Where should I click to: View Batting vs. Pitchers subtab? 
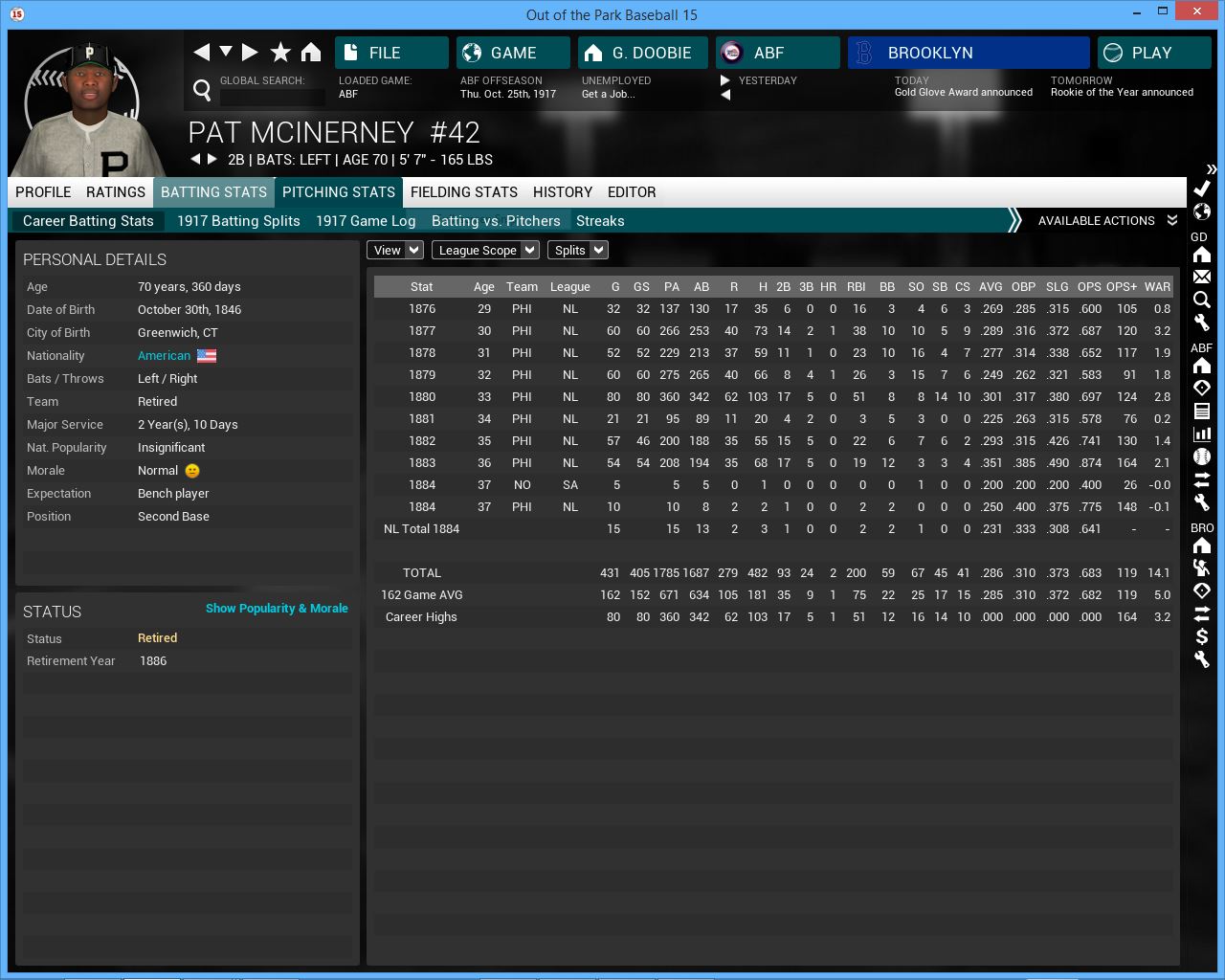coord(496,221)
